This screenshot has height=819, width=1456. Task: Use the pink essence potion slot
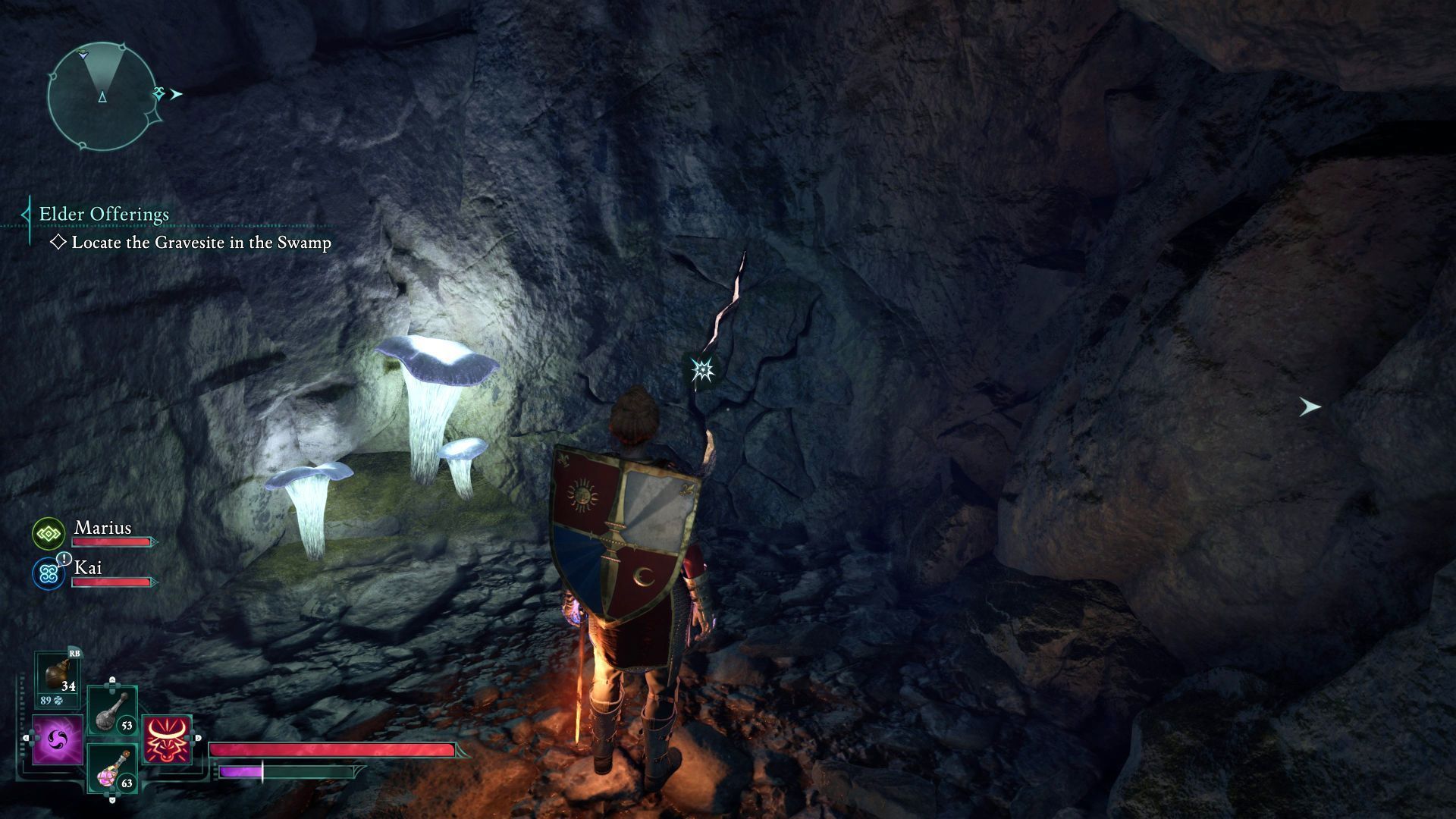click(x=111, y=767)
